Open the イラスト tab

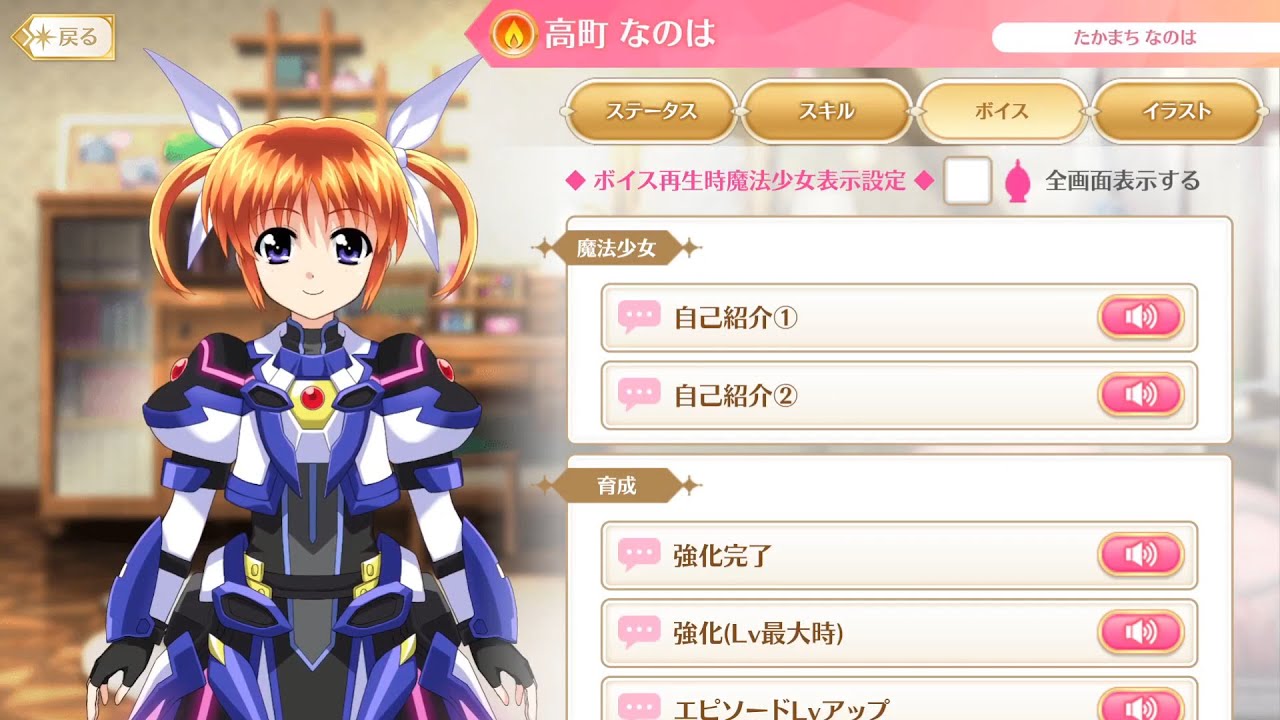(1178, 113)
